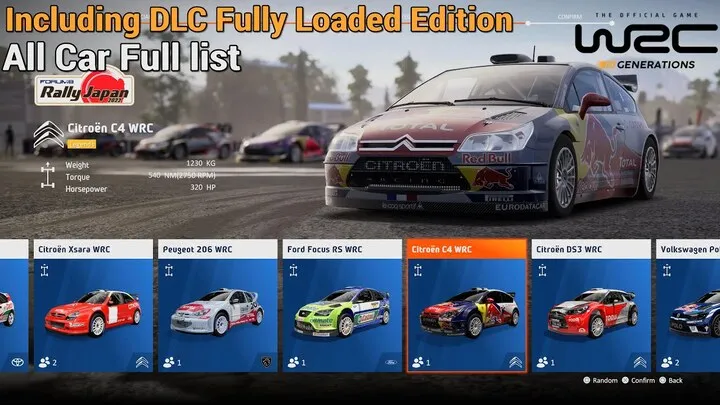Choose the Citroën DS3 WRC card
This screenshot has height=405, width=720.
click(x=590, y=306)
